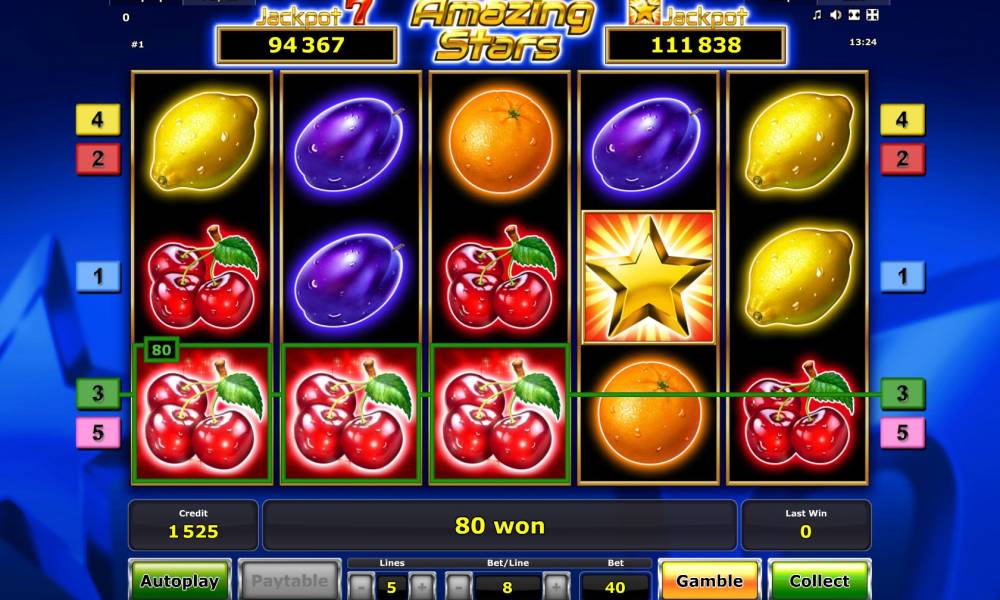This screenshot has height=600, width=1000.
Task: Open the Paytable
Action: click(x=289, y=580)
